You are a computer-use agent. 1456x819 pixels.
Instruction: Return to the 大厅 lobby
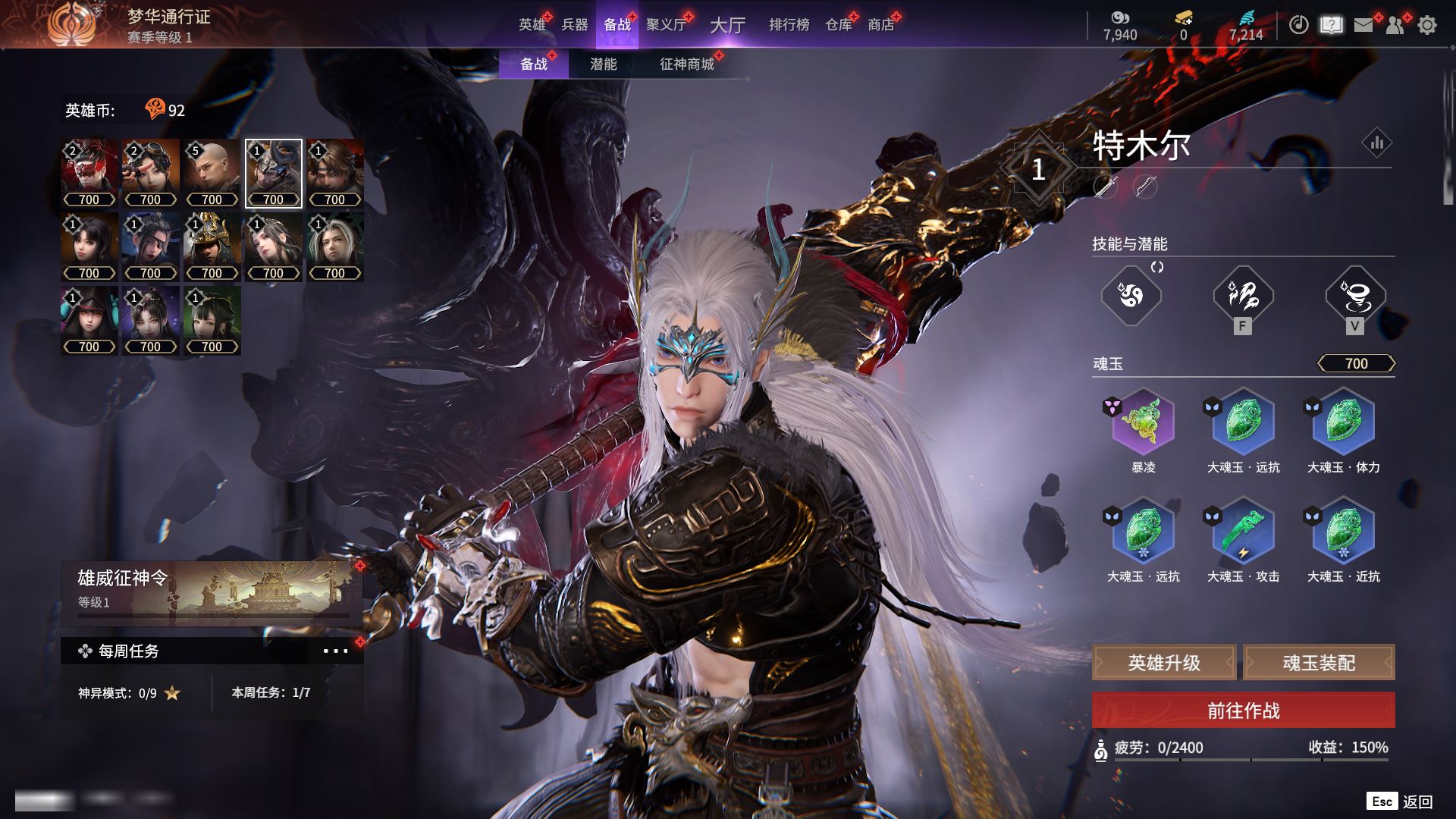click(x=727, y=25)
